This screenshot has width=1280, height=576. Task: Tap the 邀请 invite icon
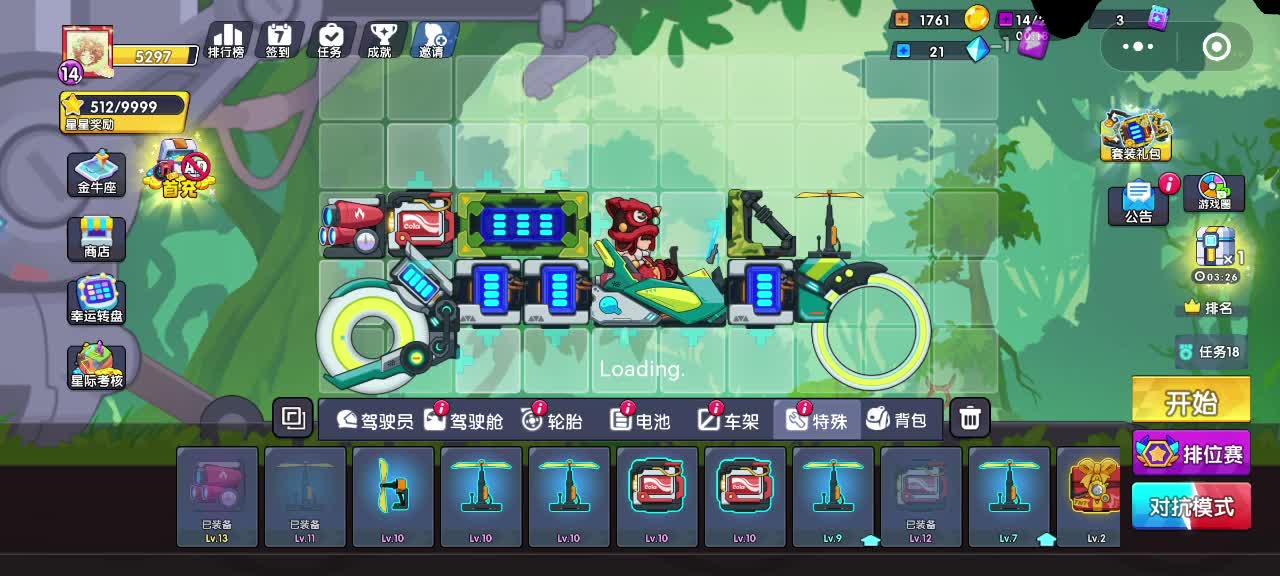coord(434,41)
